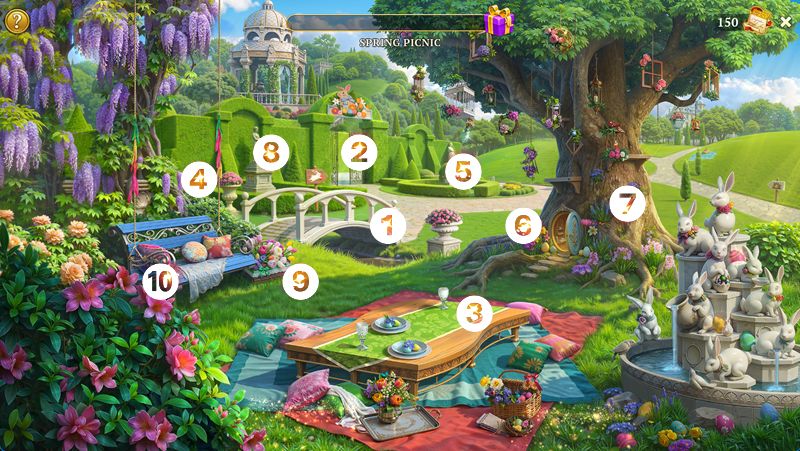Select numbered marker 9 near the flower basket

point(300,280)
